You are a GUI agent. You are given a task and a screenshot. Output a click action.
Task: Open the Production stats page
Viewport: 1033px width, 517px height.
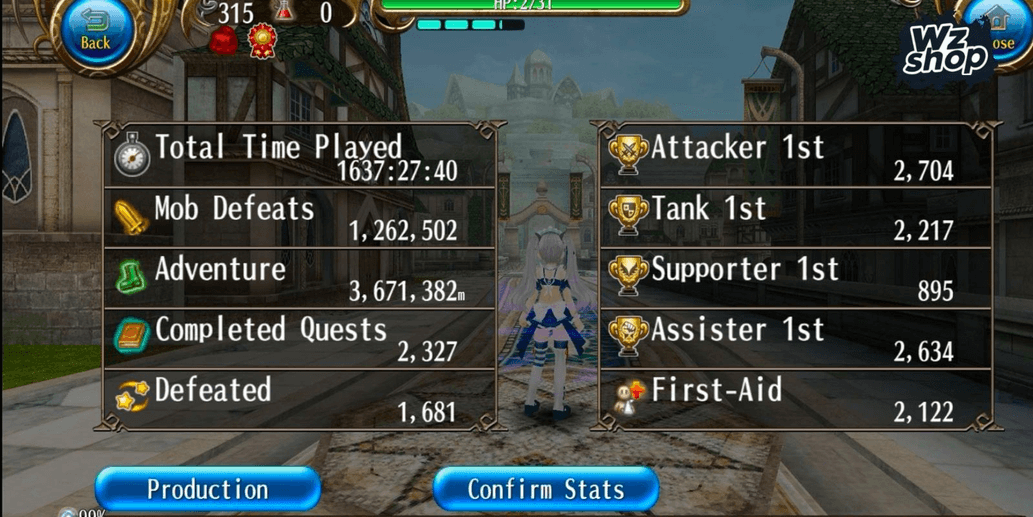pyautogui.click(x=208, y=489)
